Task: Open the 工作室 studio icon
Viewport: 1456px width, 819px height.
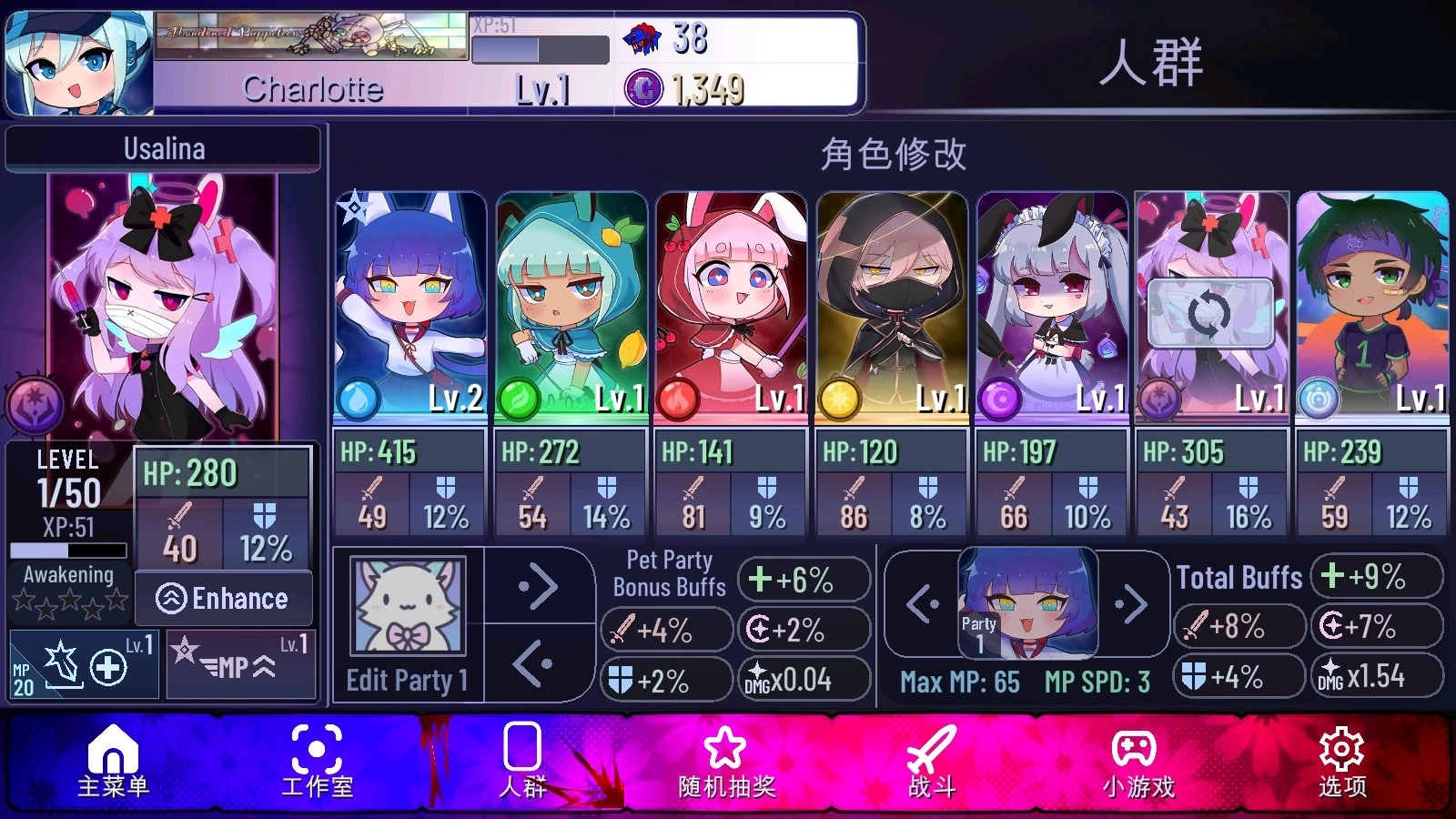Action: pos(316,749)
